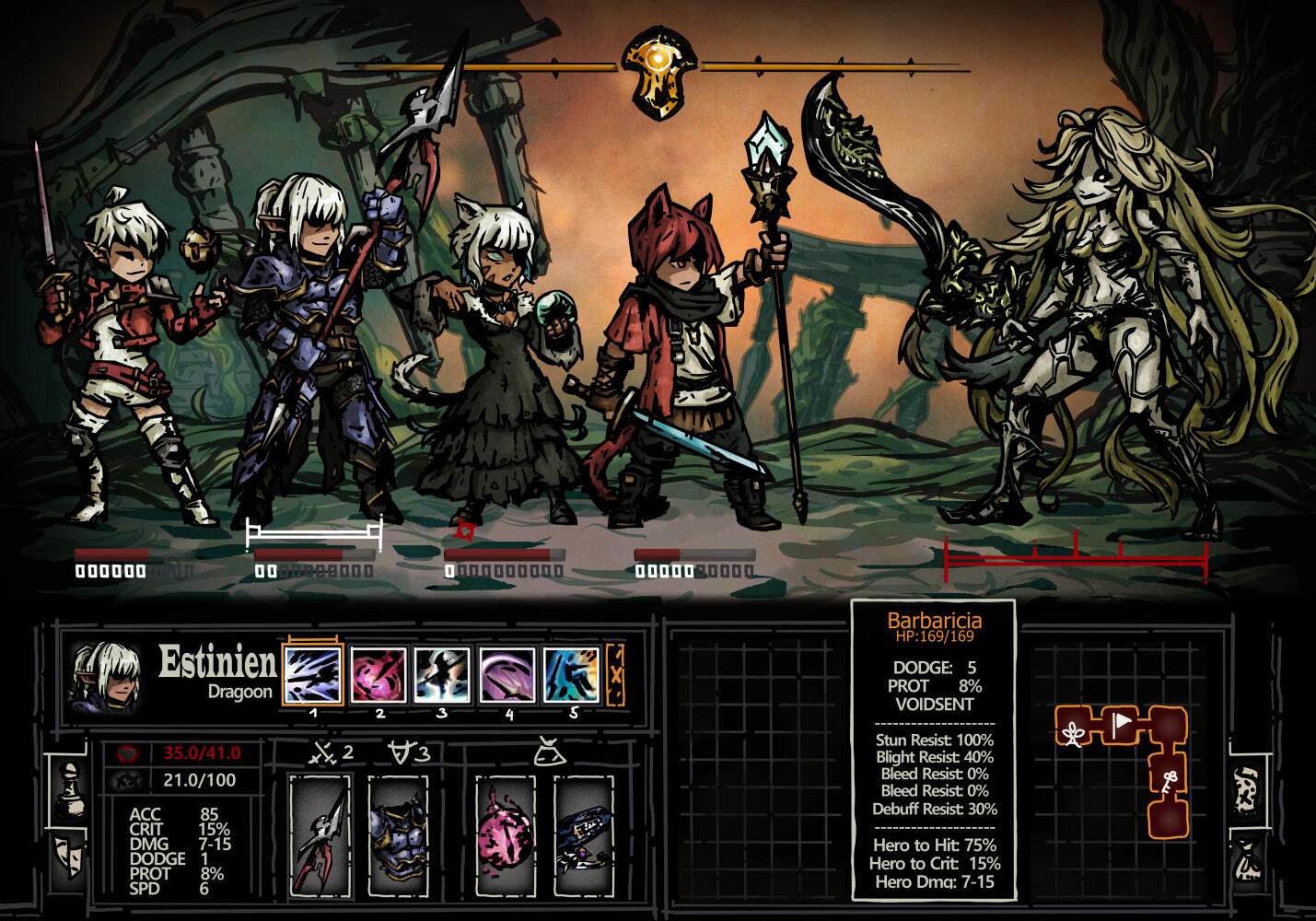Activate the third skill with leaping figure

click(442, 675)
